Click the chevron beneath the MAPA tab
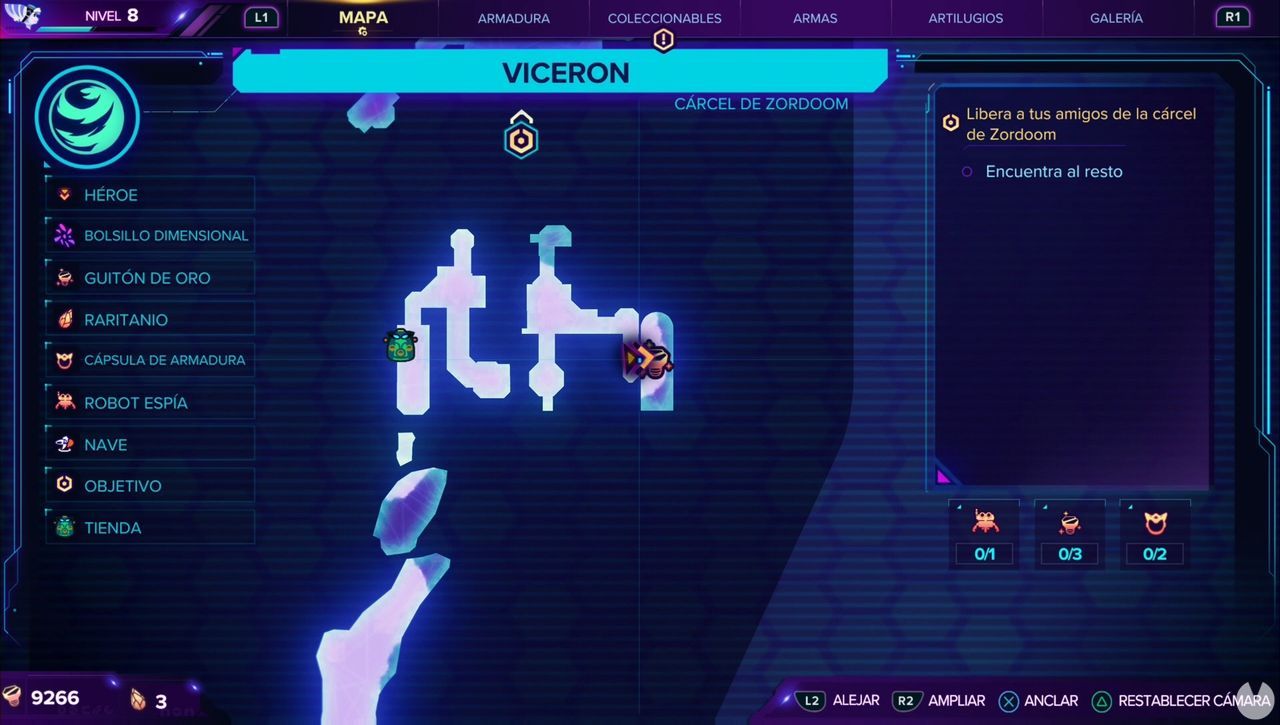The height and width of the screenshot is (725, 1280). coord(363,33)
